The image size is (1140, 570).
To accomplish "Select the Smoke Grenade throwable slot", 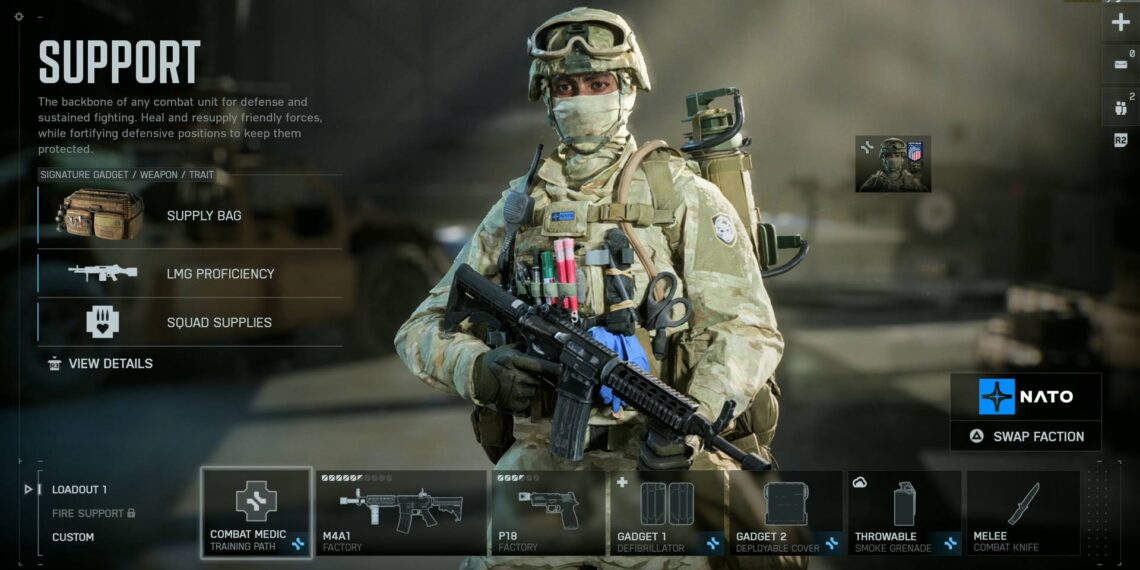I will coord(904,512).
